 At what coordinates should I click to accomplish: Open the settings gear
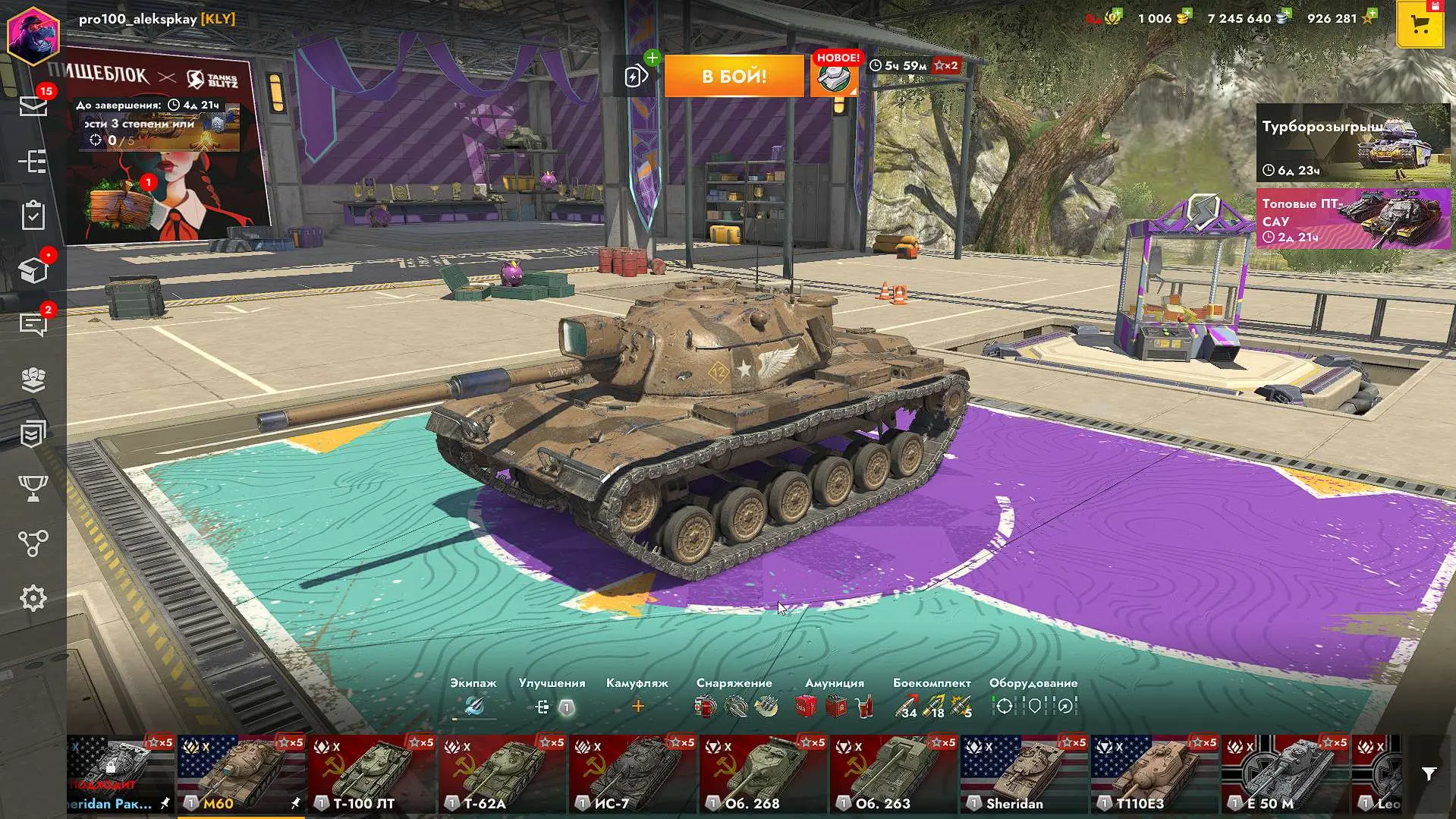pyautogui.click(x=33, y=599)
